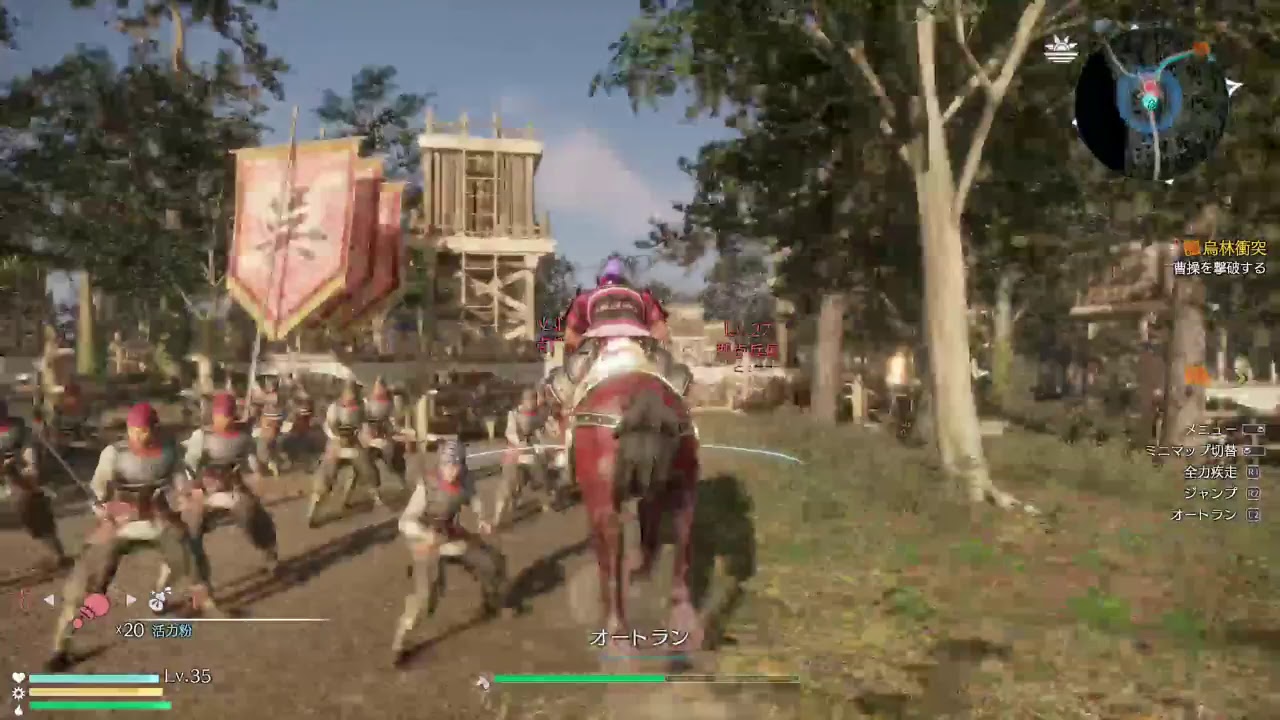Click the heart icon next to the health bar
Screen dimensions: 1280x720
point(17,676)
